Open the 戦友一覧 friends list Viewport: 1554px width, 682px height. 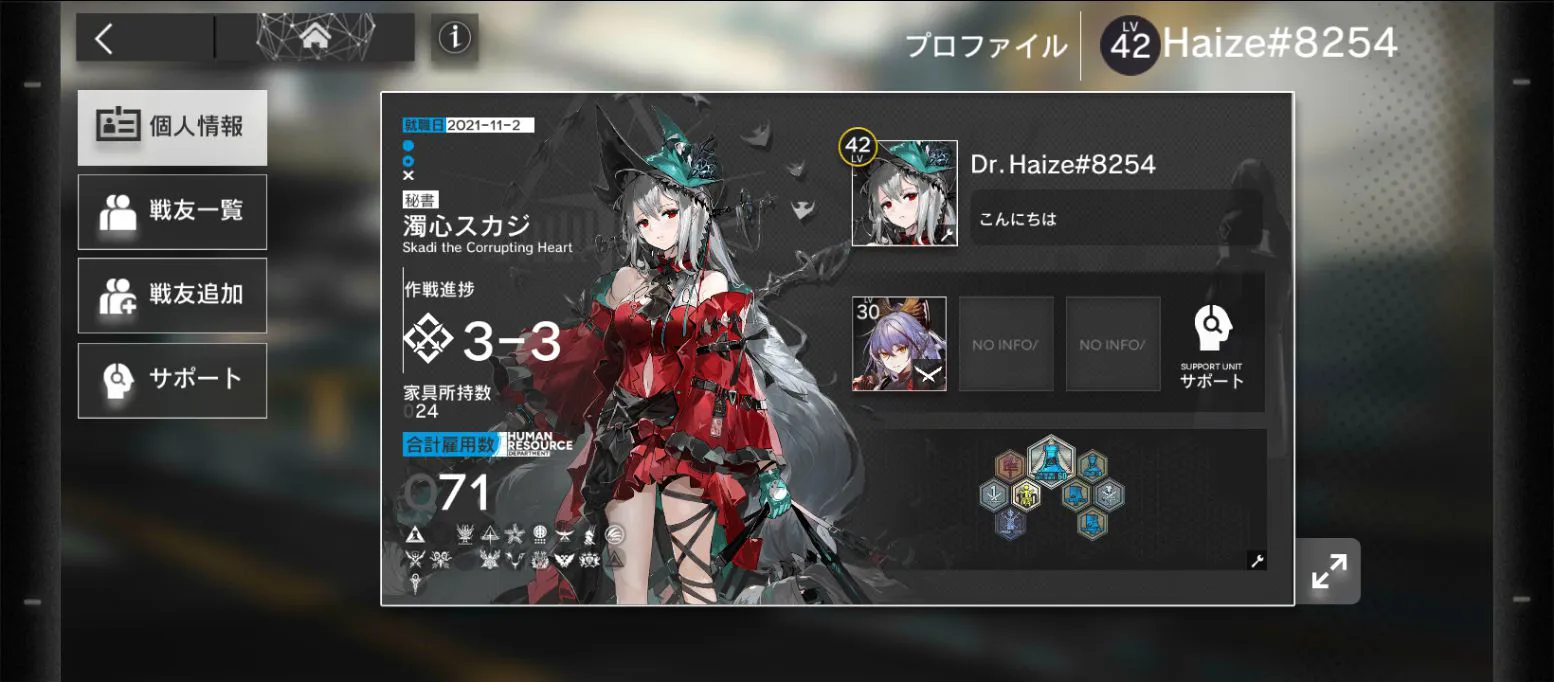pyautogui.click(x=172, y=212)
